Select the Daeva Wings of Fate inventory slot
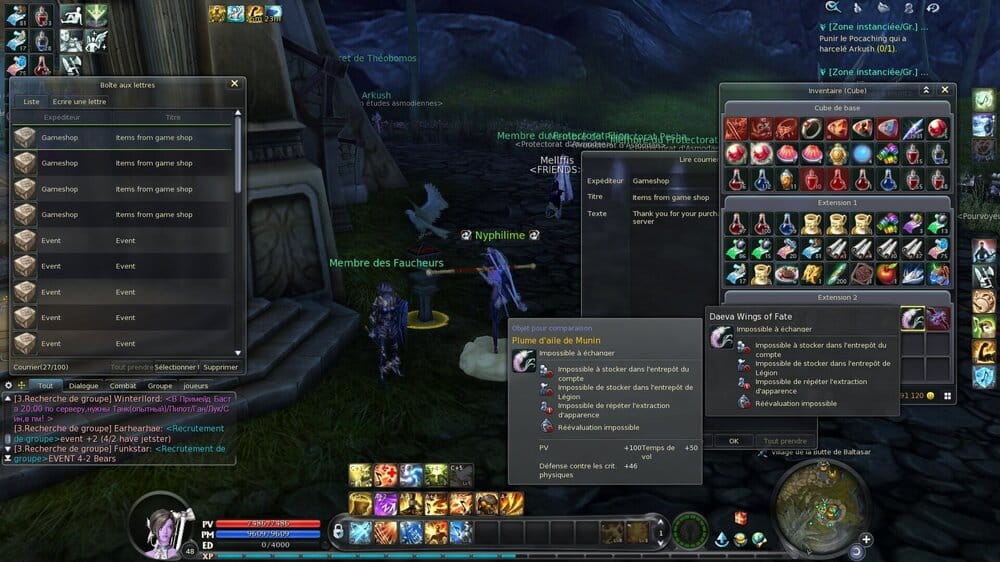1000x562 pixels. [x=912, y=318]
